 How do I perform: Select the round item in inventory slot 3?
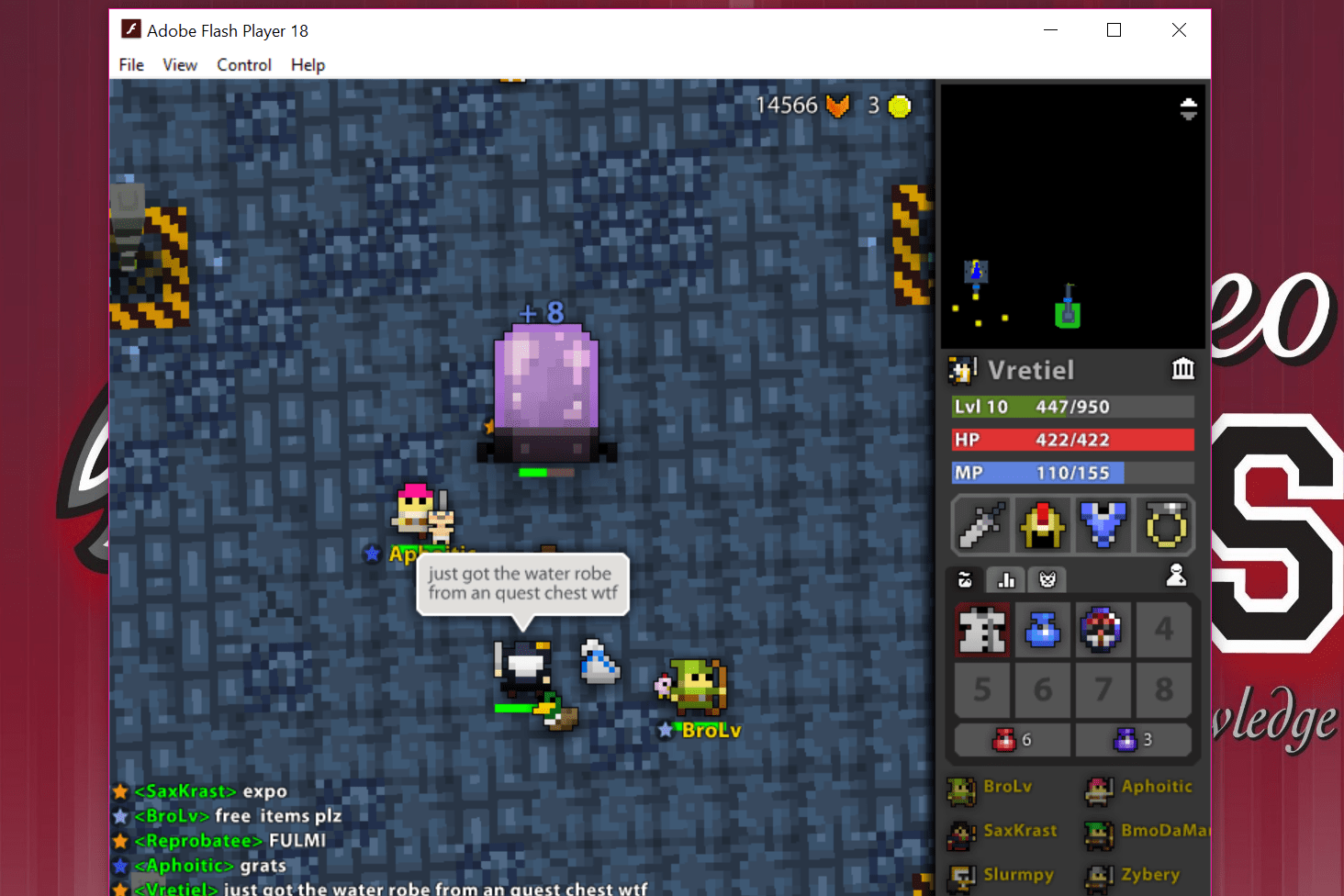click(x=1103, y=630)
